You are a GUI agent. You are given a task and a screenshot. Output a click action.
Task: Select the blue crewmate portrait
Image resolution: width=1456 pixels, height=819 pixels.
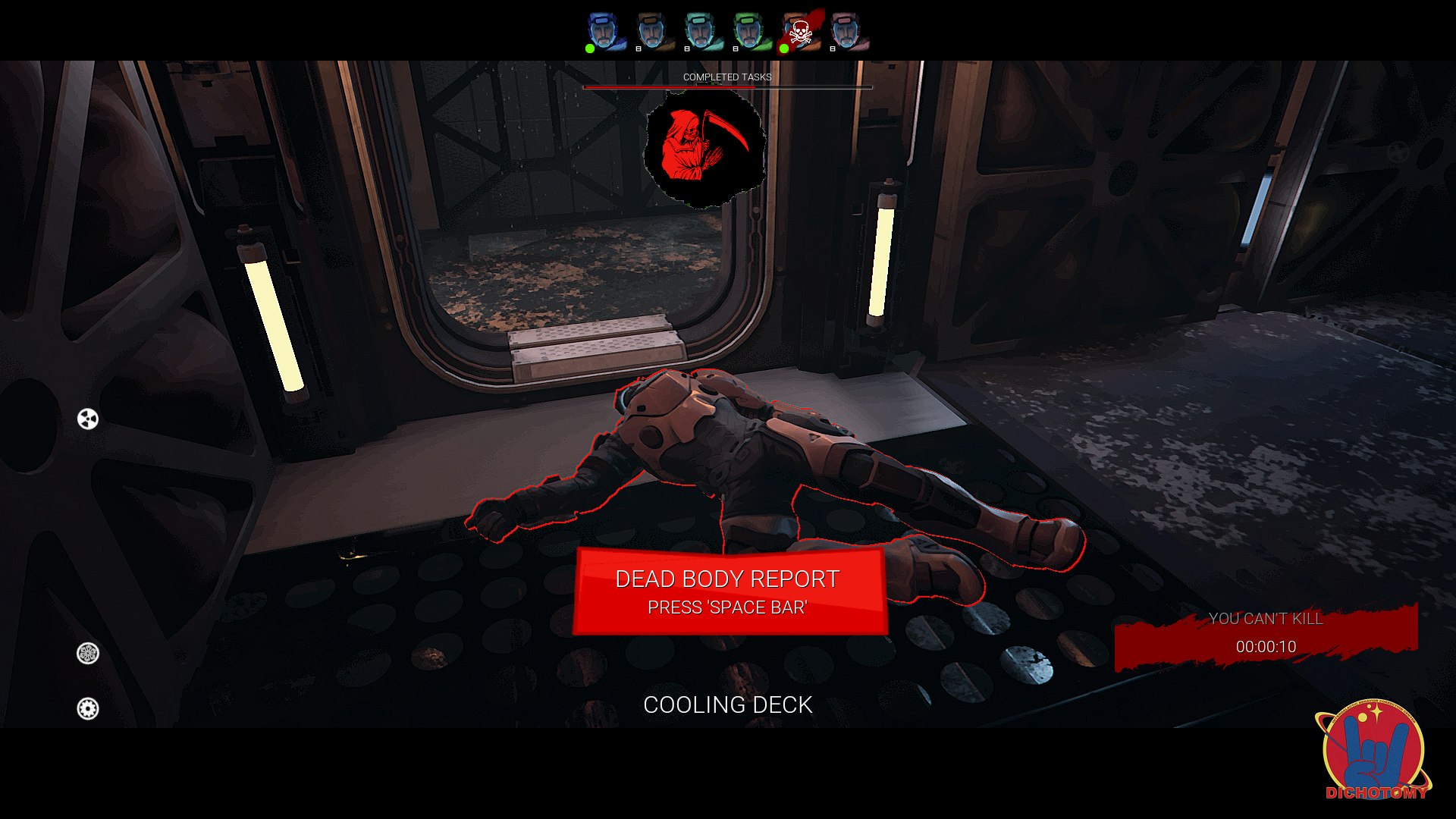pyautogui.click(x=604, y=32)
